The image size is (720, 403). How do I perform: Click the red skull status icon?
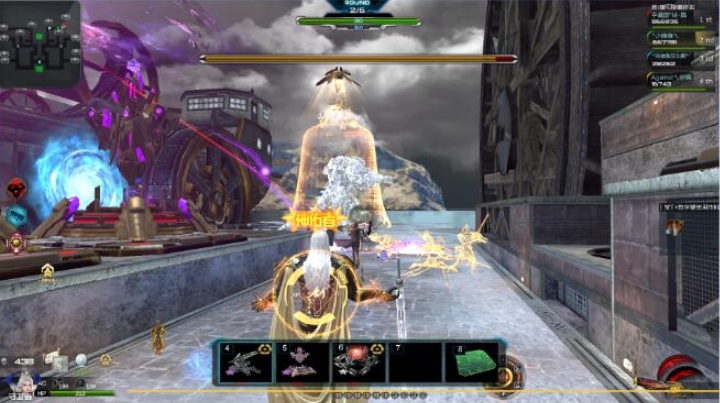coord(16,188)
